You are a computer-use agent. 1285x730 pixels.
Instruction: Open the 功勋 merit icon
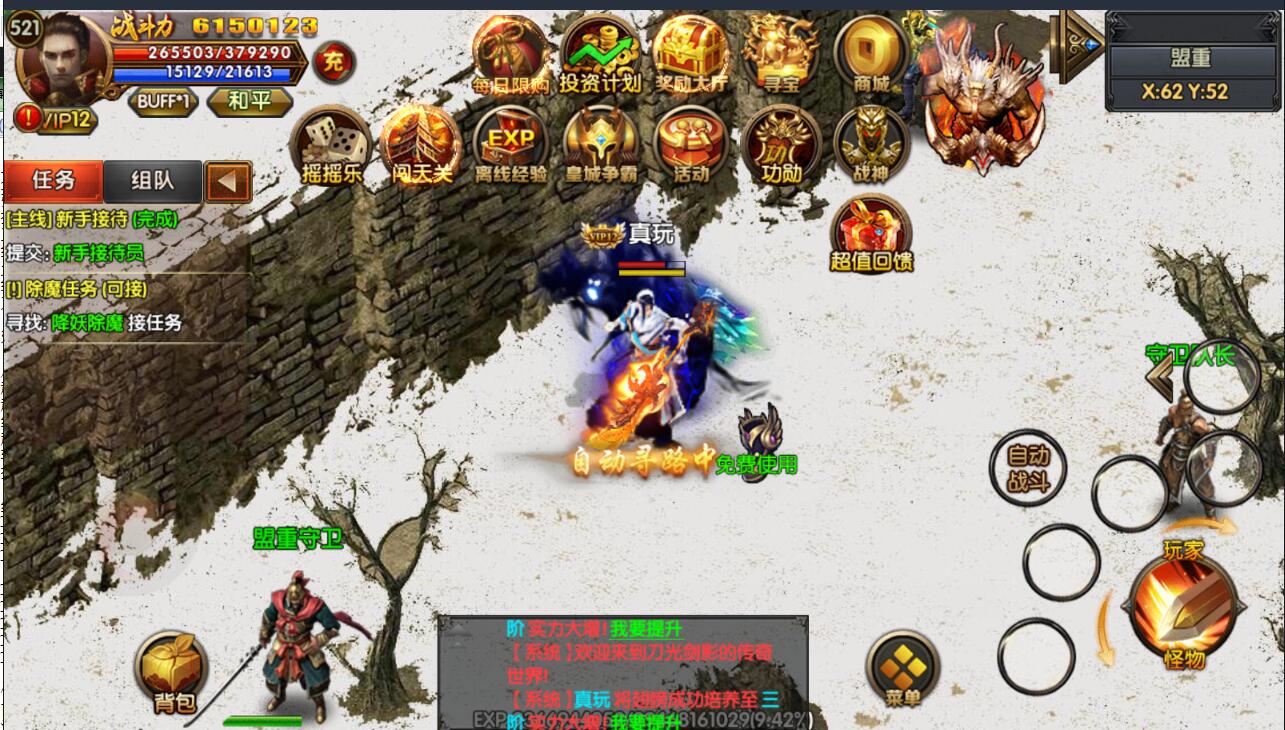click(x=781, y=145)
